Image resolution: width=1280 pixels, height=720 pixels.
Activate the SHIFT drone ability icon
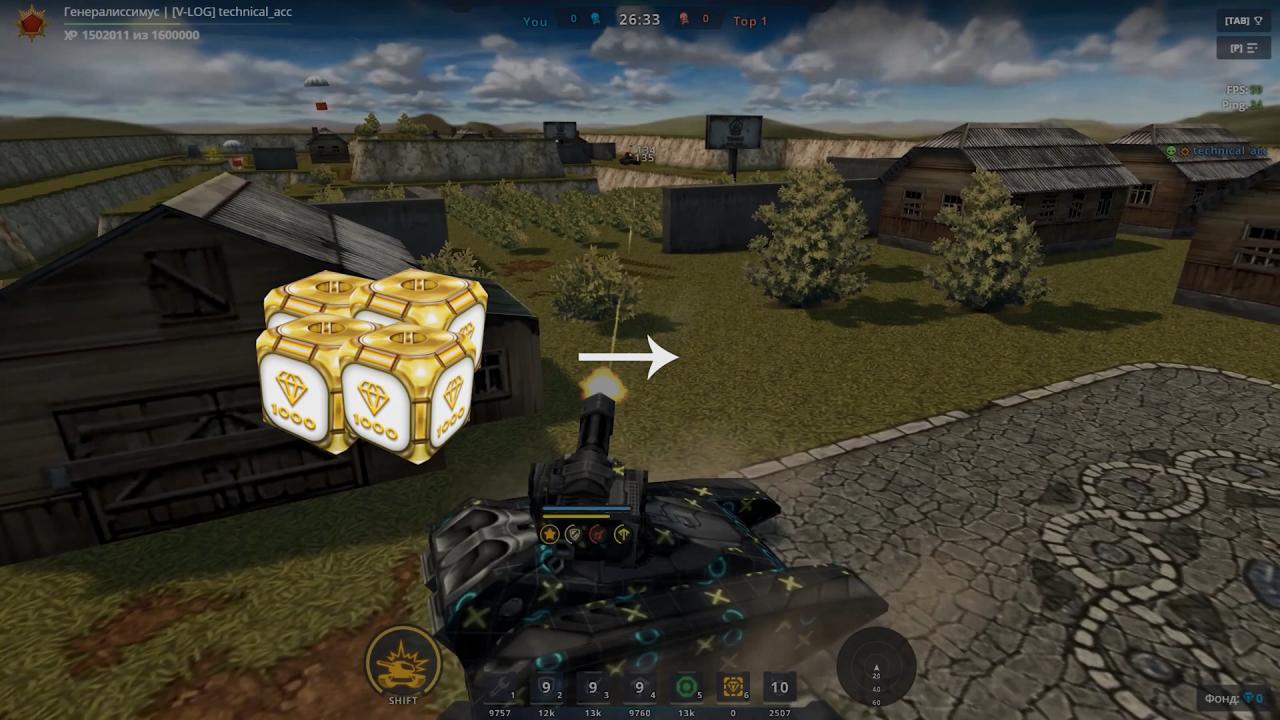tap(403, 660)
